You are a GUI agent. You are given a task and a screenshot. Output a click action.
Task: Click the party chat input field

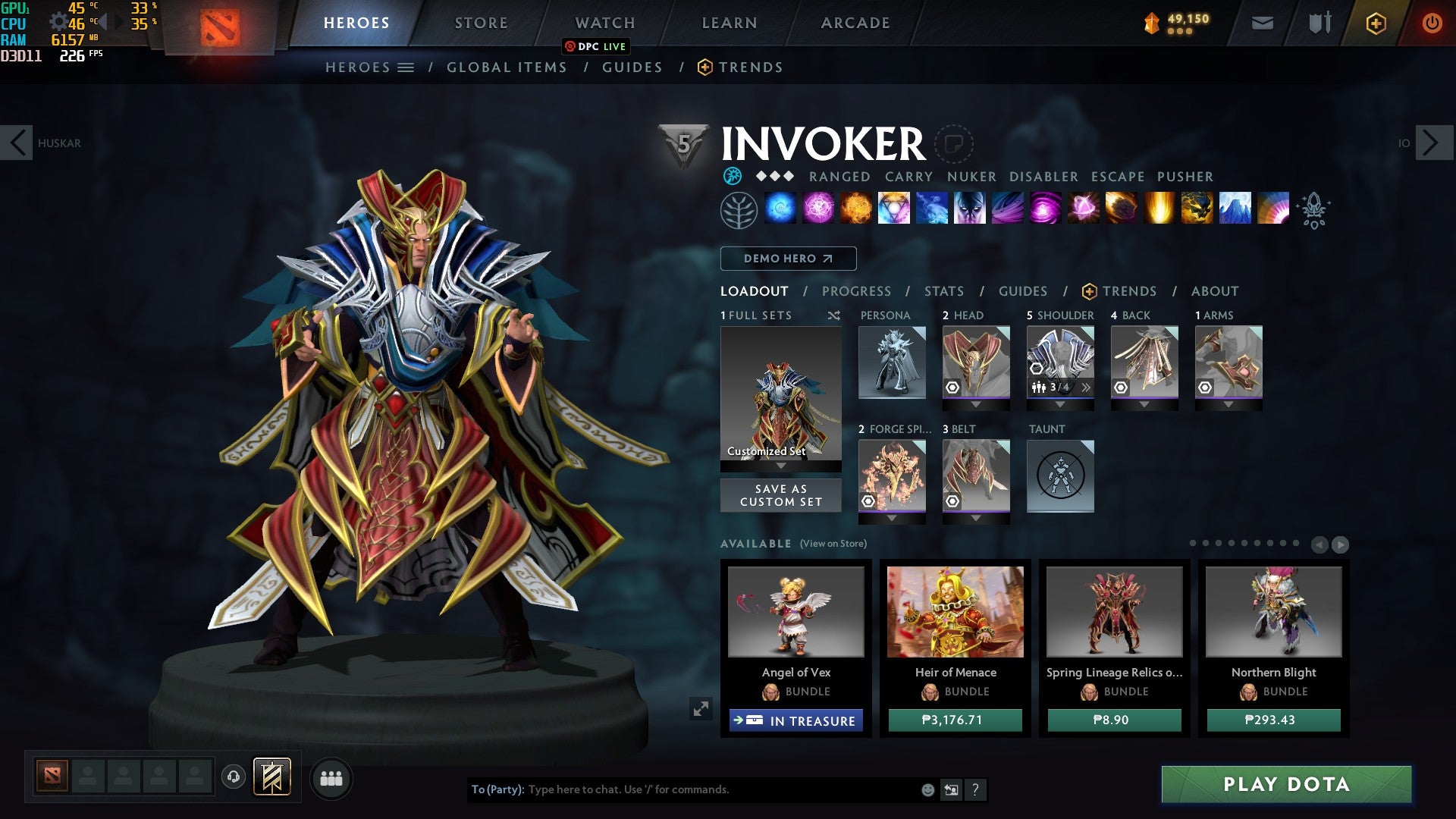coord(682,789)
